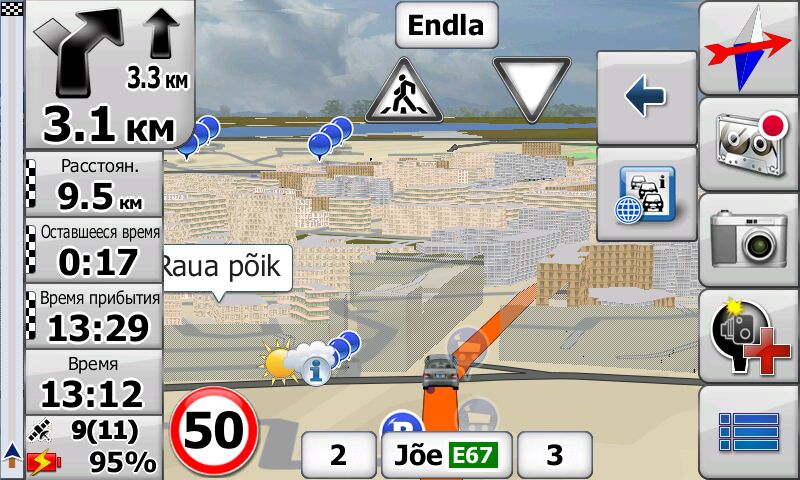Add a speed camera alert point
The width and height of the screenshot is (800, 480).
(749, 337)
